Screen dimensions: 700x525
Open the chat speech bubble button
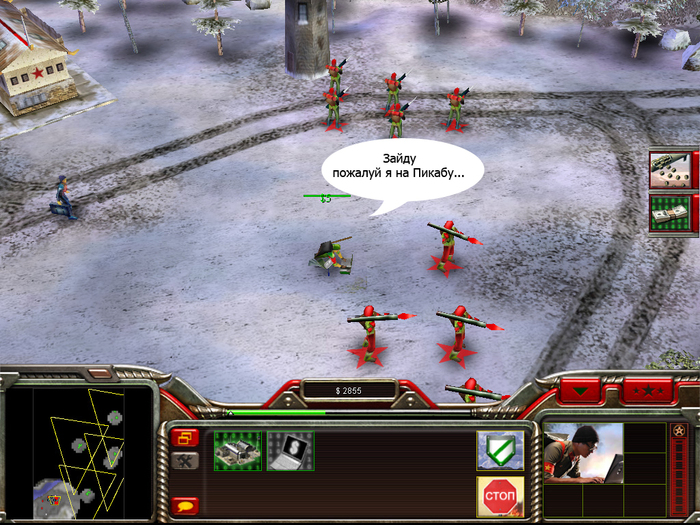[x=185, y=506]
